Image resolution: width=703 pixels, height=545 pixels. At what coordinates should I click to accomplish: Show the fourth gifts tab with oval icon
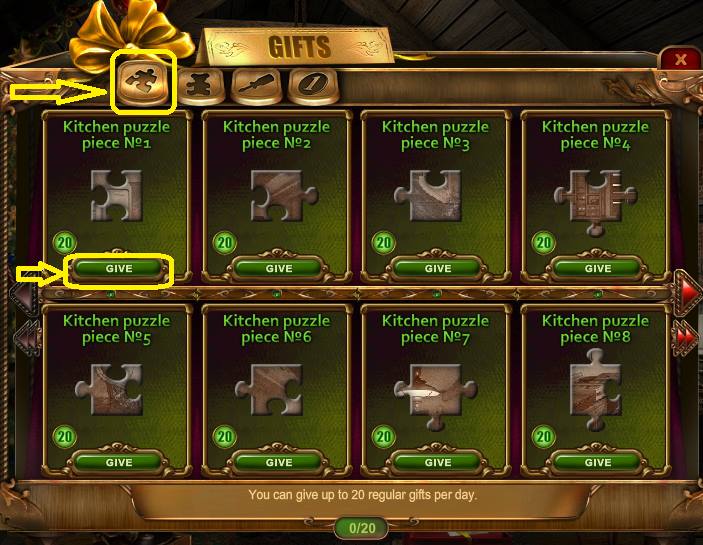[x=309, y=86]
